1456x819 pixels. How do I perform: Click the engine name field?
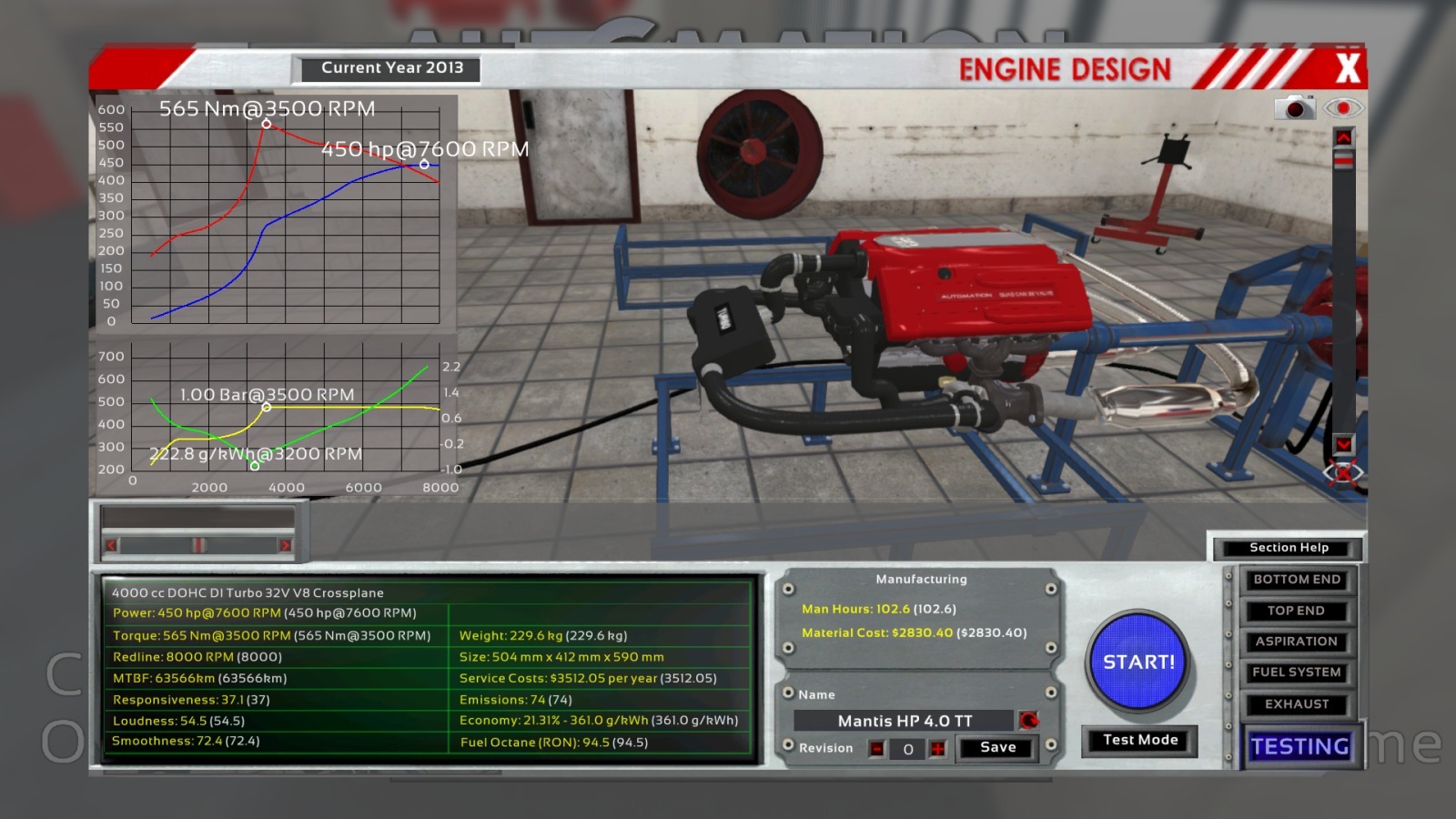click(905, 721)
